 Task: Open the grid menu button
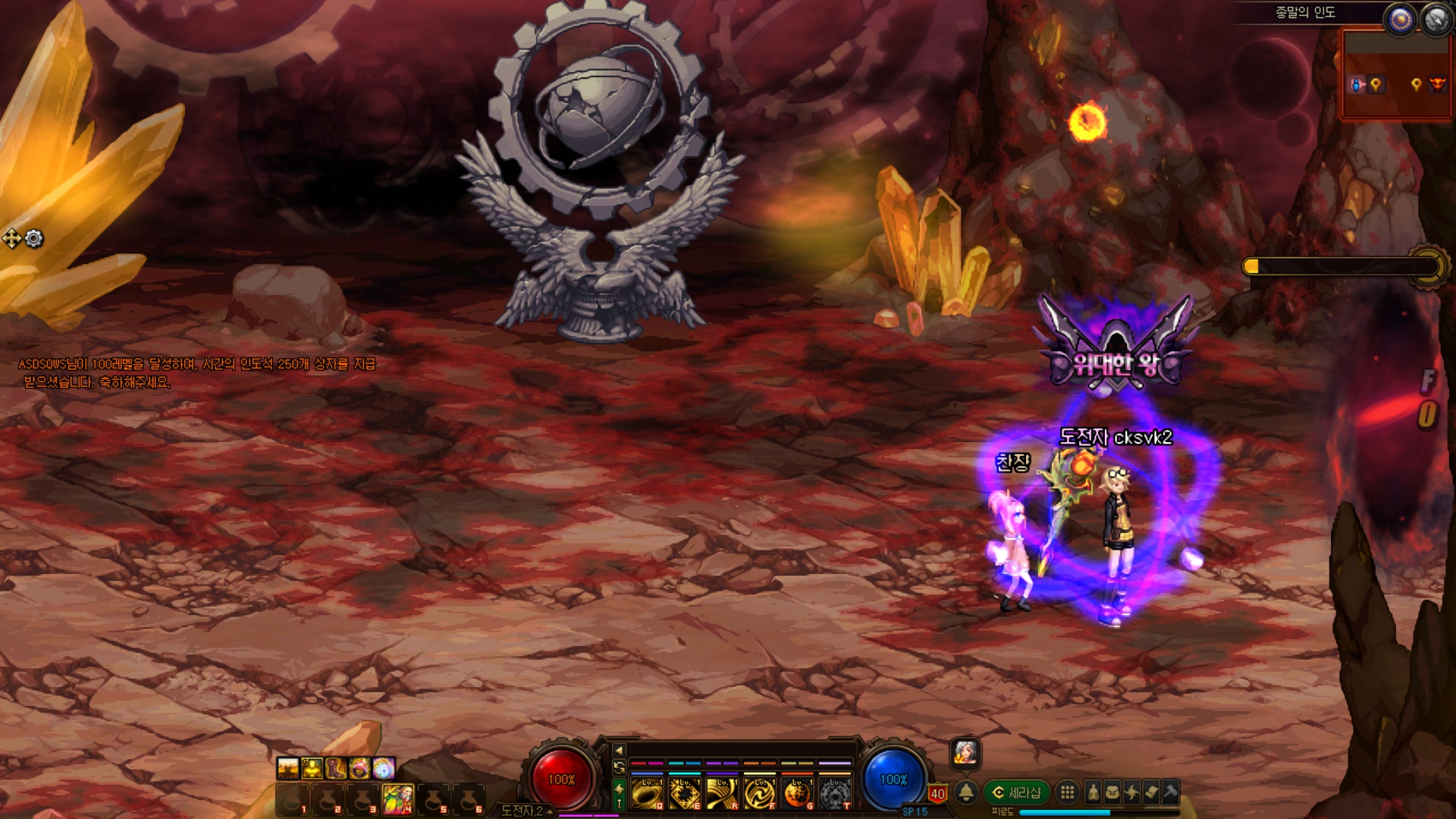tap(1067, 792)
